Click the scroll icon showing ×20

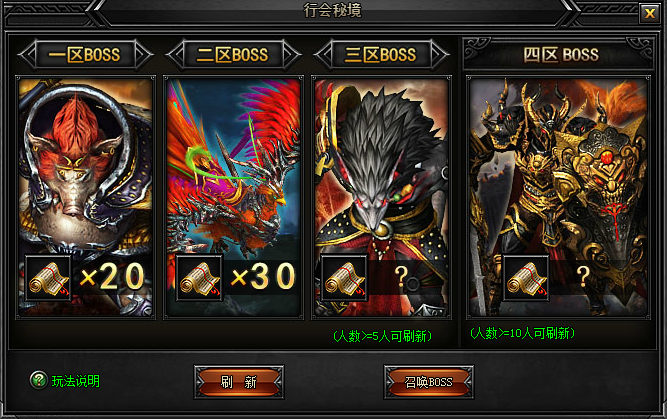[x=42, y=276]
